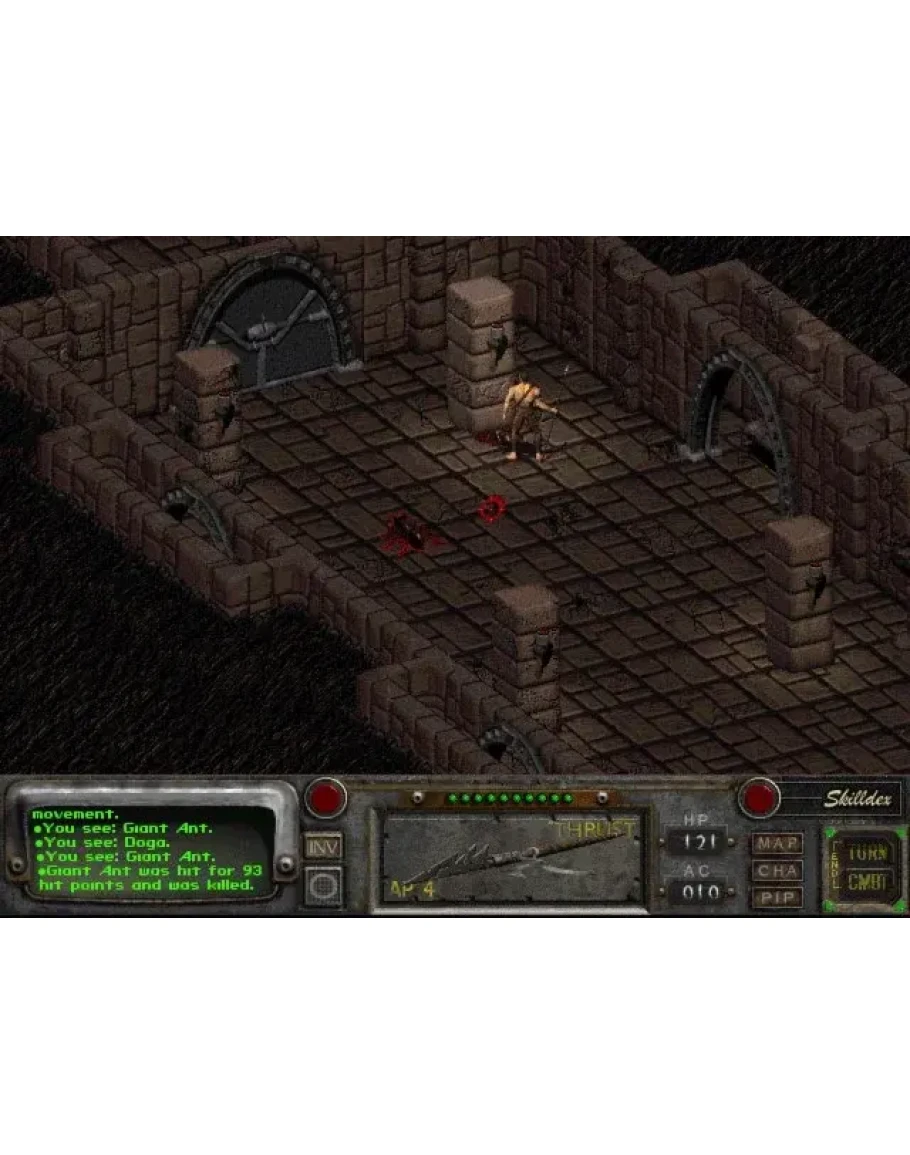Switch active hand using the red button beside the message log

pyautogui.click(x=326, y=798)
